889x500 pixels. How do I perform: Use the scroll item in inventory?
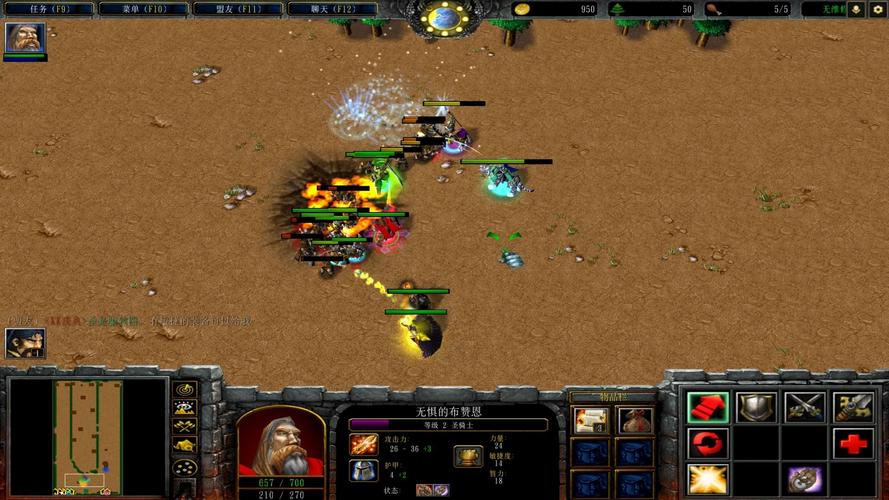[591, 421]
